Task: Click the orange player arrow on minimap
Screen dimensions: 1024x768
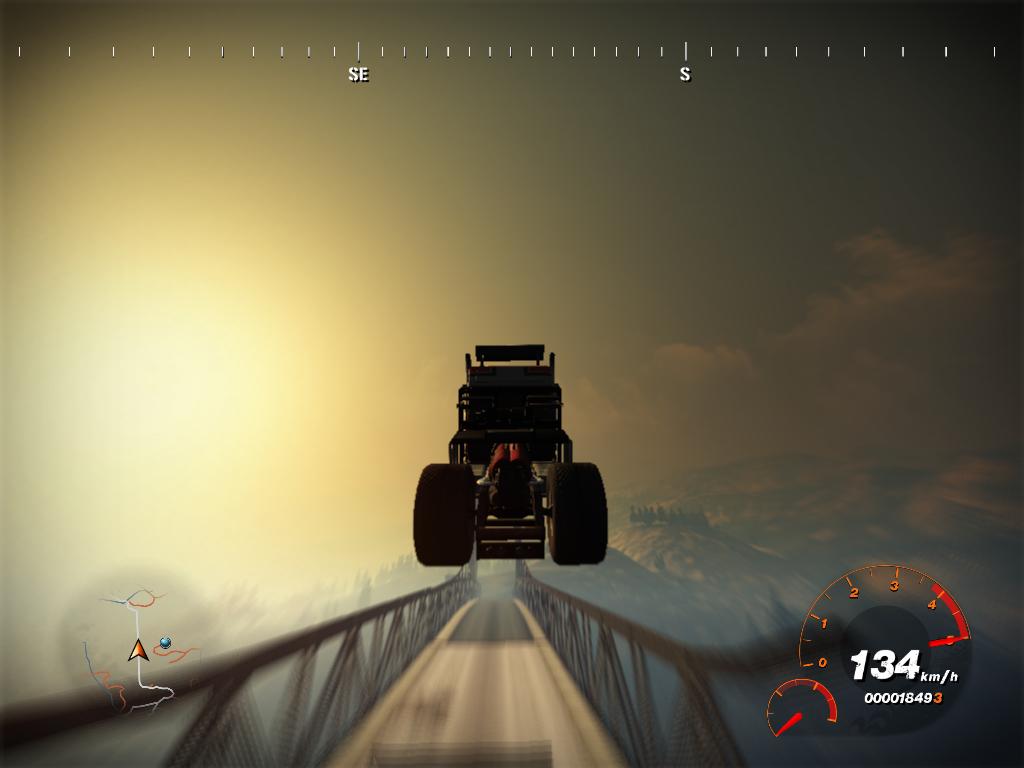Action: (x=138, y=651)
